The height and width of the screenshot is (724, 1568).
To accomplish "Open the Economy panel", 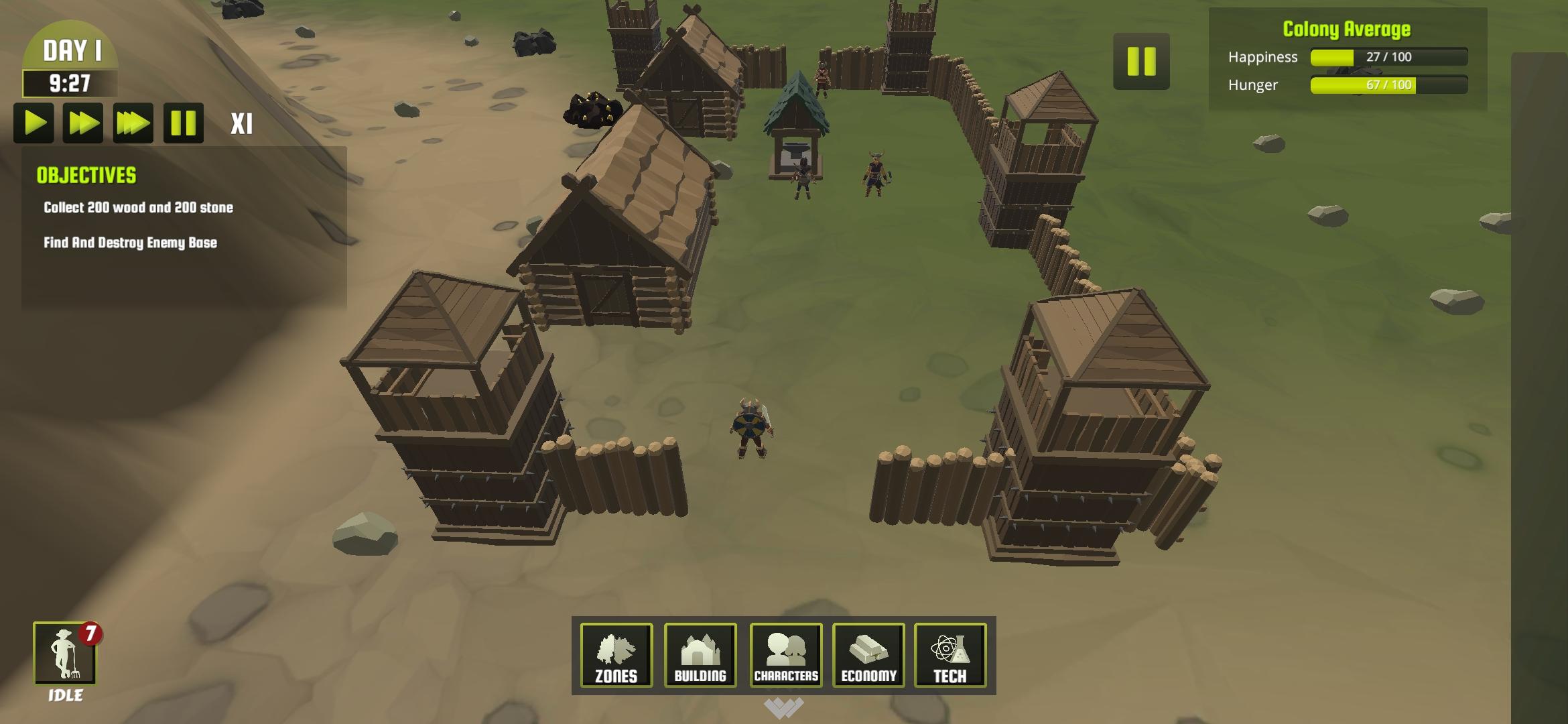I will tap(868, 656).
